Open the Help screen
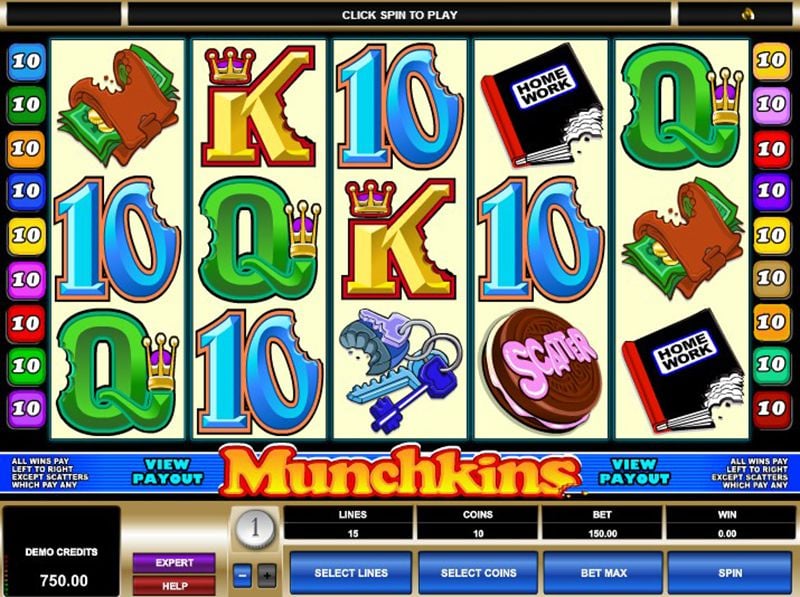The image size is (800, 597). click(174, 584)
